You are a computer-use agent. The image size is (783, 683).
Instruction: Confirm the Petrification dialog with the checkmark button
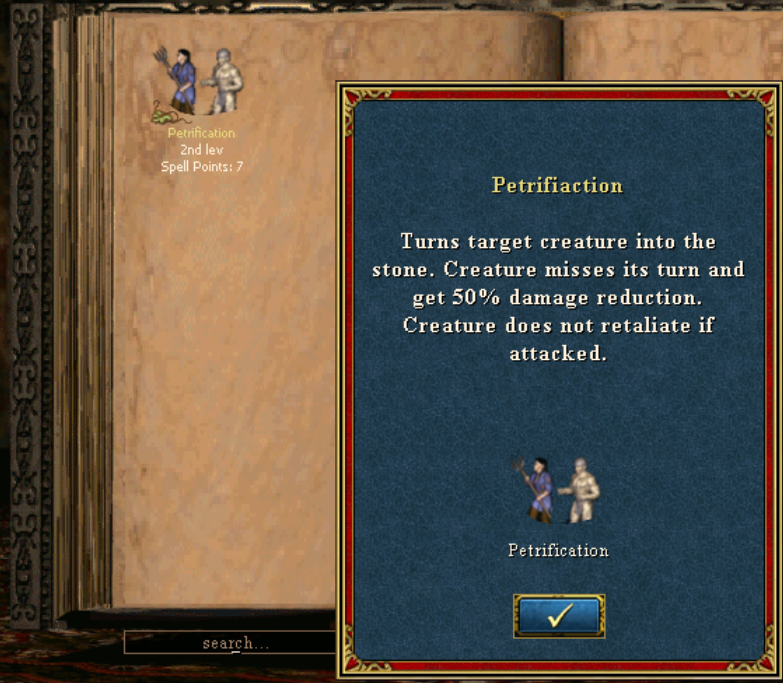tap(559, 616)
